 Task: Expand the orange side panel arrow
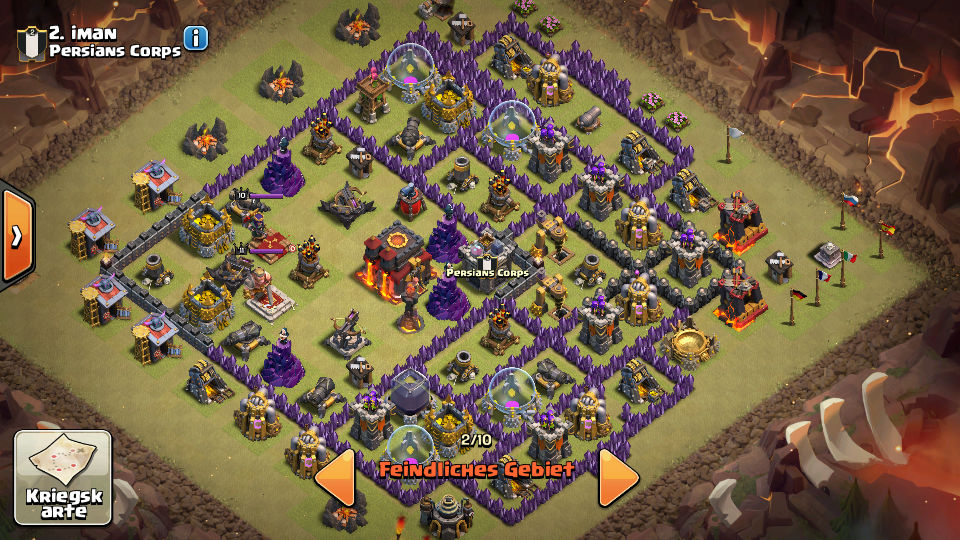coord(16,236)
